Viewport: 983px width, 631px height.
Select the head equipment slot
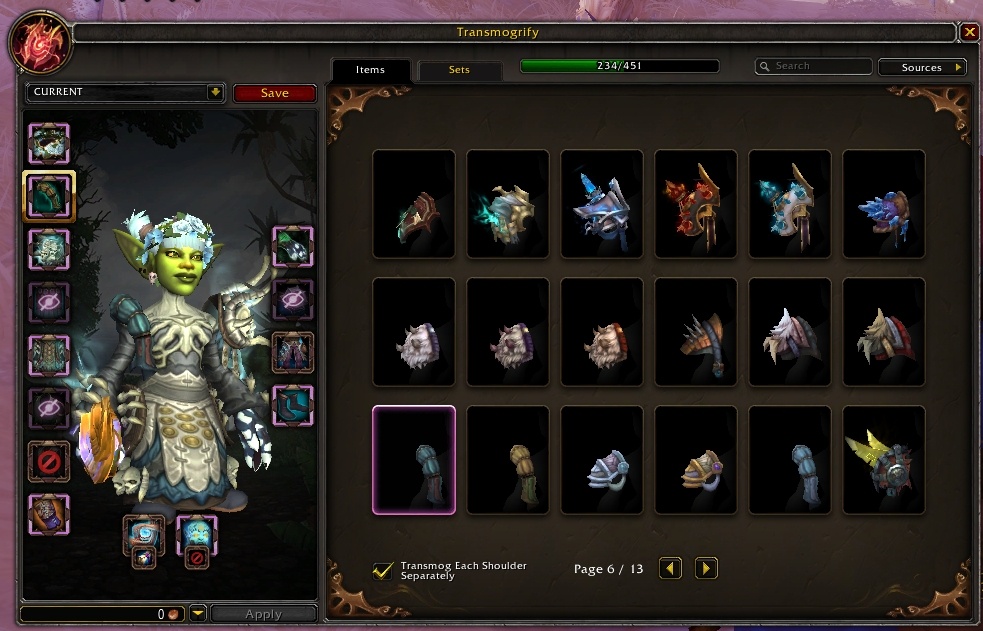[49, 144]
